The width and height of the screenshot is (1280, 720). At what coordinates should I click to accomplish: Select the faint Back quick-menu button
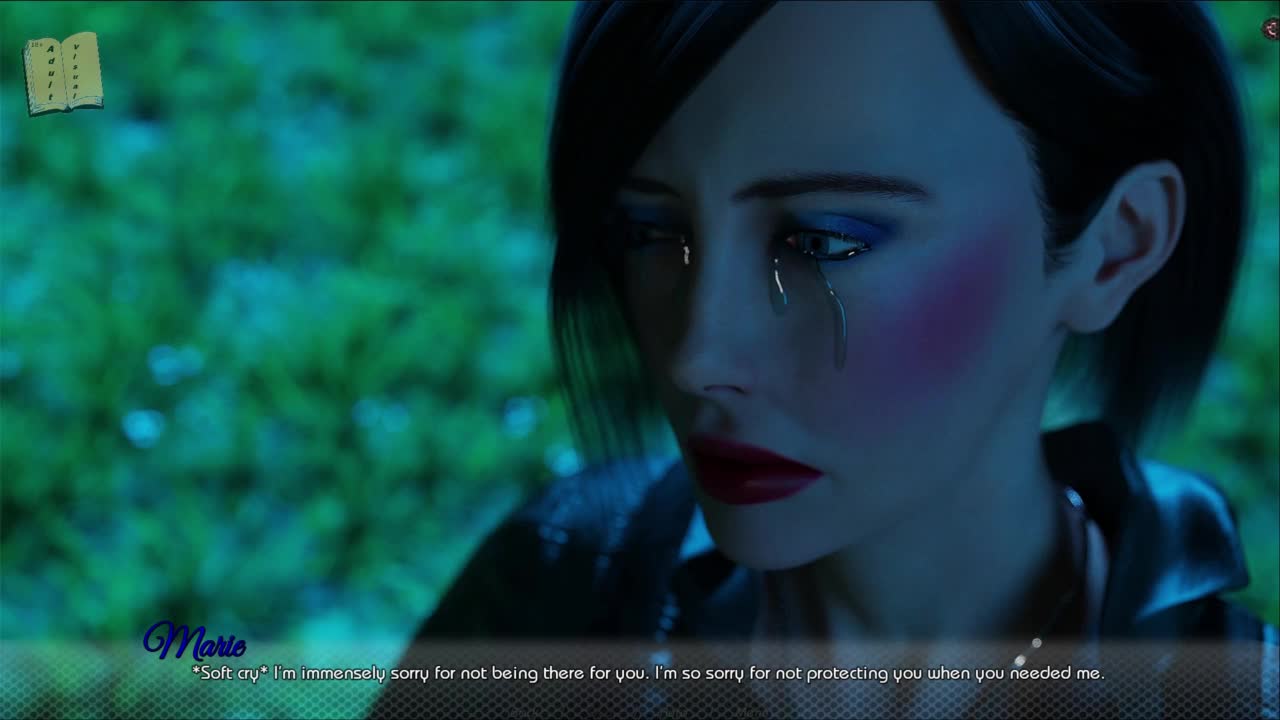523,713
